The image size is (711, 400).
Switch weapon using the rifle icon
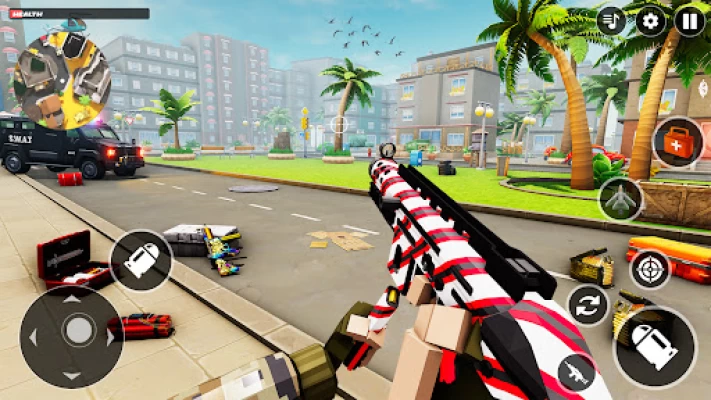click(576, 372)
